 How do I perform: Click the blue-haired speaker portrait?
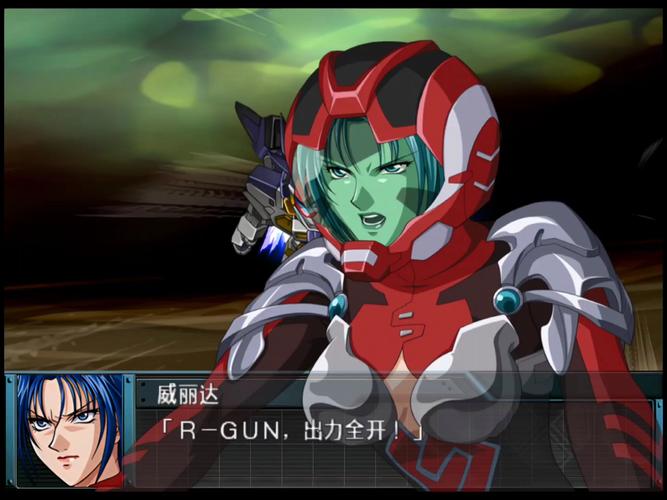[x=70, y=430]
